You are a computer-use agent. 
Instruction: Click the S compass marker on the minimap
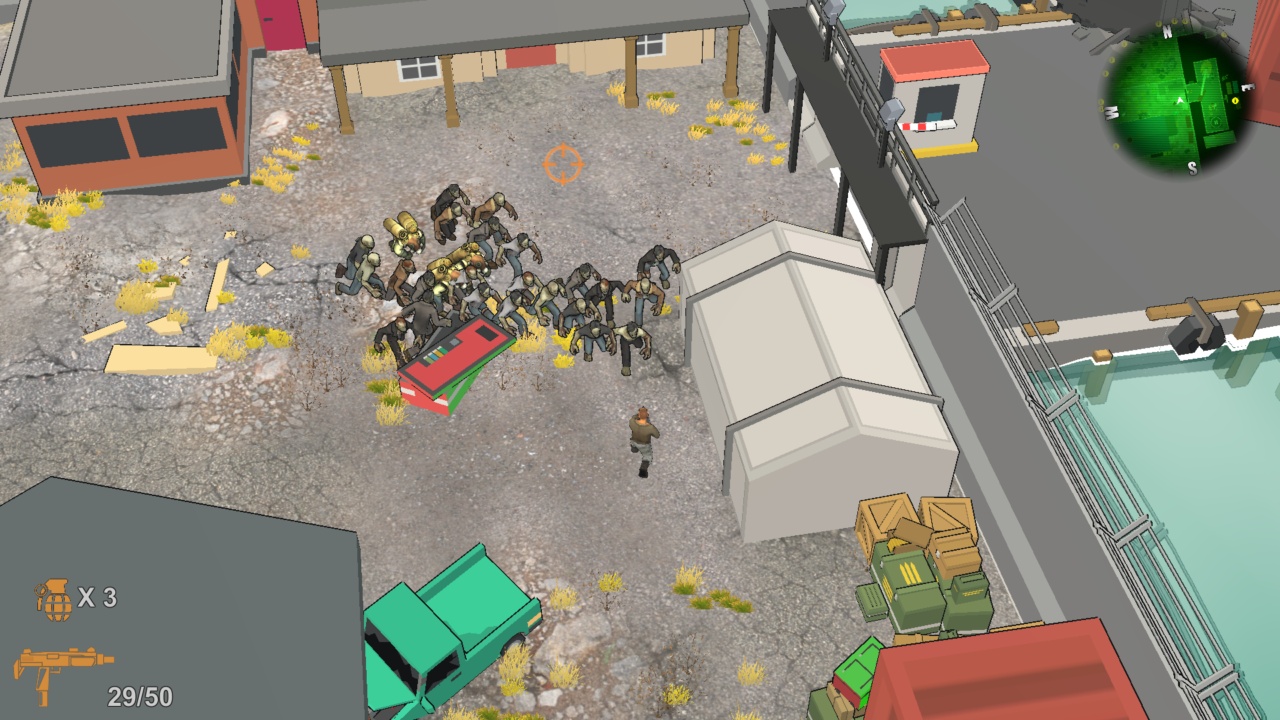click(x=1192, y=167)
